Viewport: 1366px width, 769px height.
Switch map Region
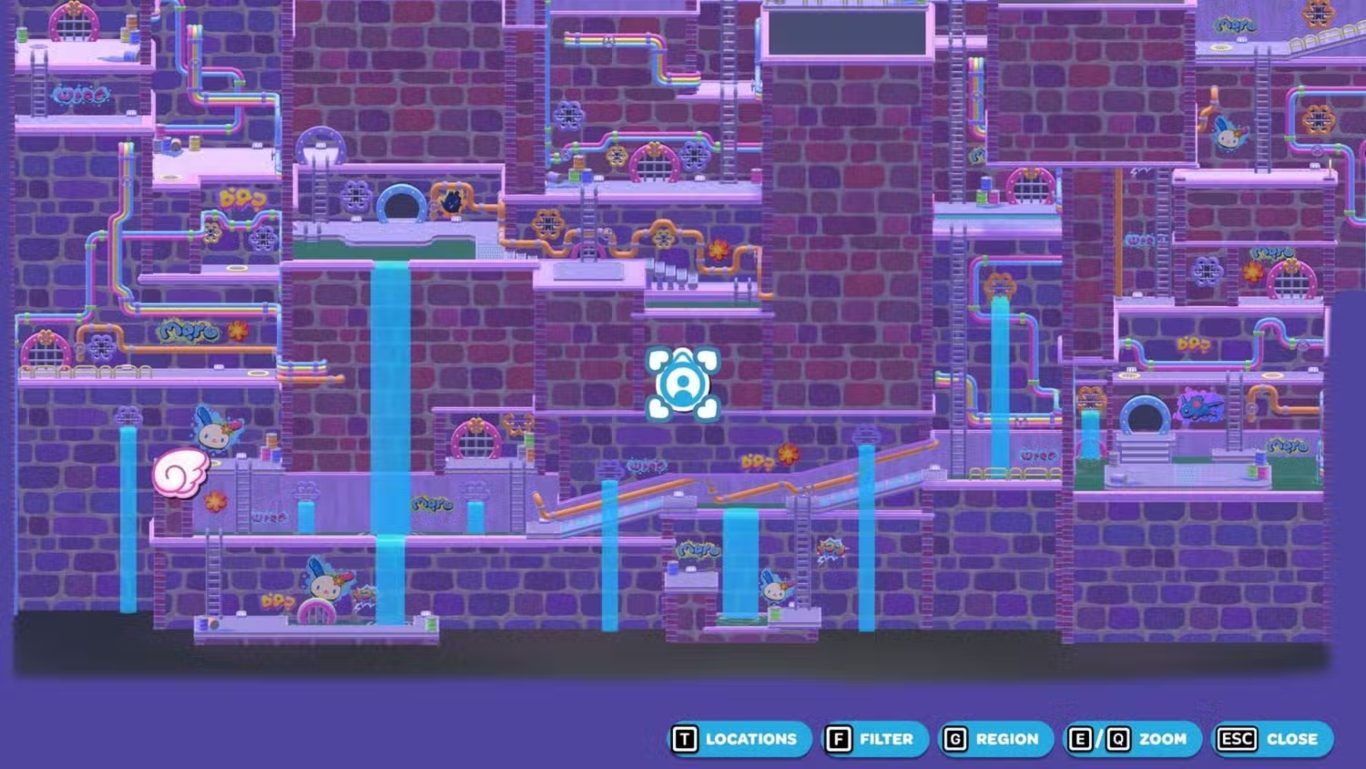995,739
